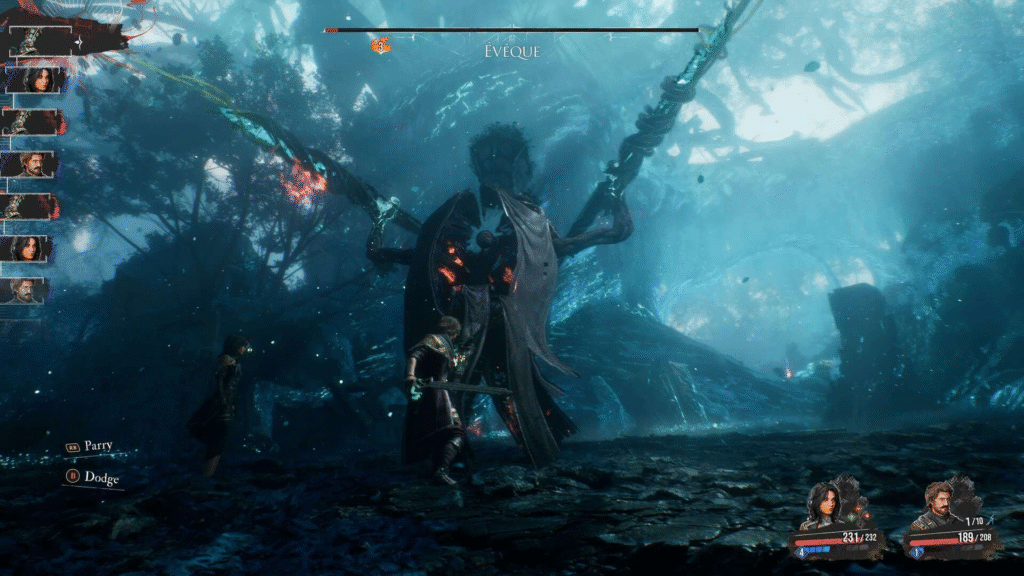Inspect the orange status effect icon under Évêque's health bar

[381, 46]
